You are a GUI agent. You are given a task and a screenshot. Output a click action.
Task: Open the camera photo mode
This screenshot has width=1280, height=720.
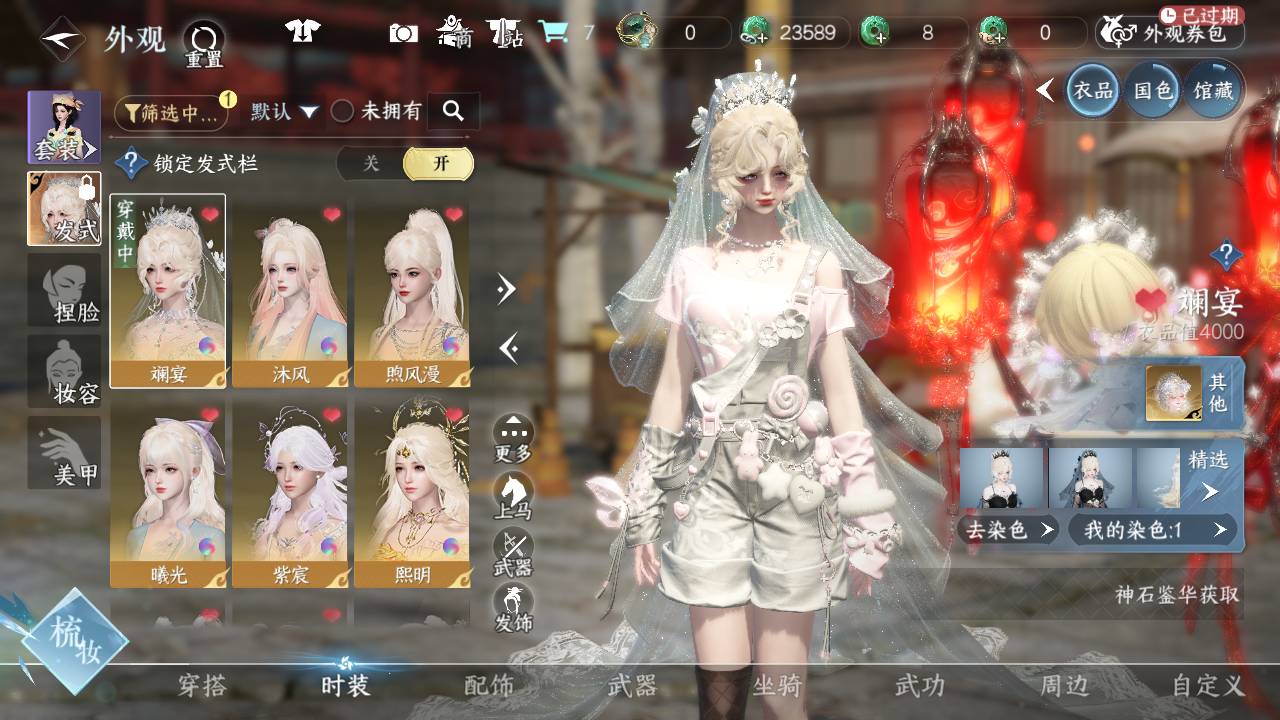point(404,33)
